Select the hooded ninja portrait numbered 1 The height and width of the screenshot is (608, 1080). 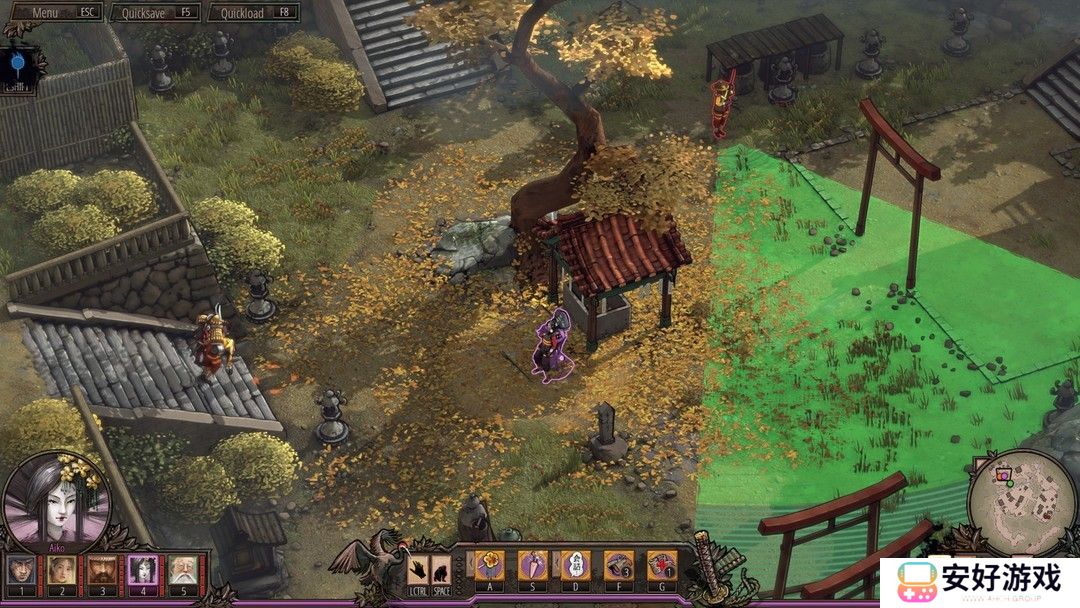20,571
